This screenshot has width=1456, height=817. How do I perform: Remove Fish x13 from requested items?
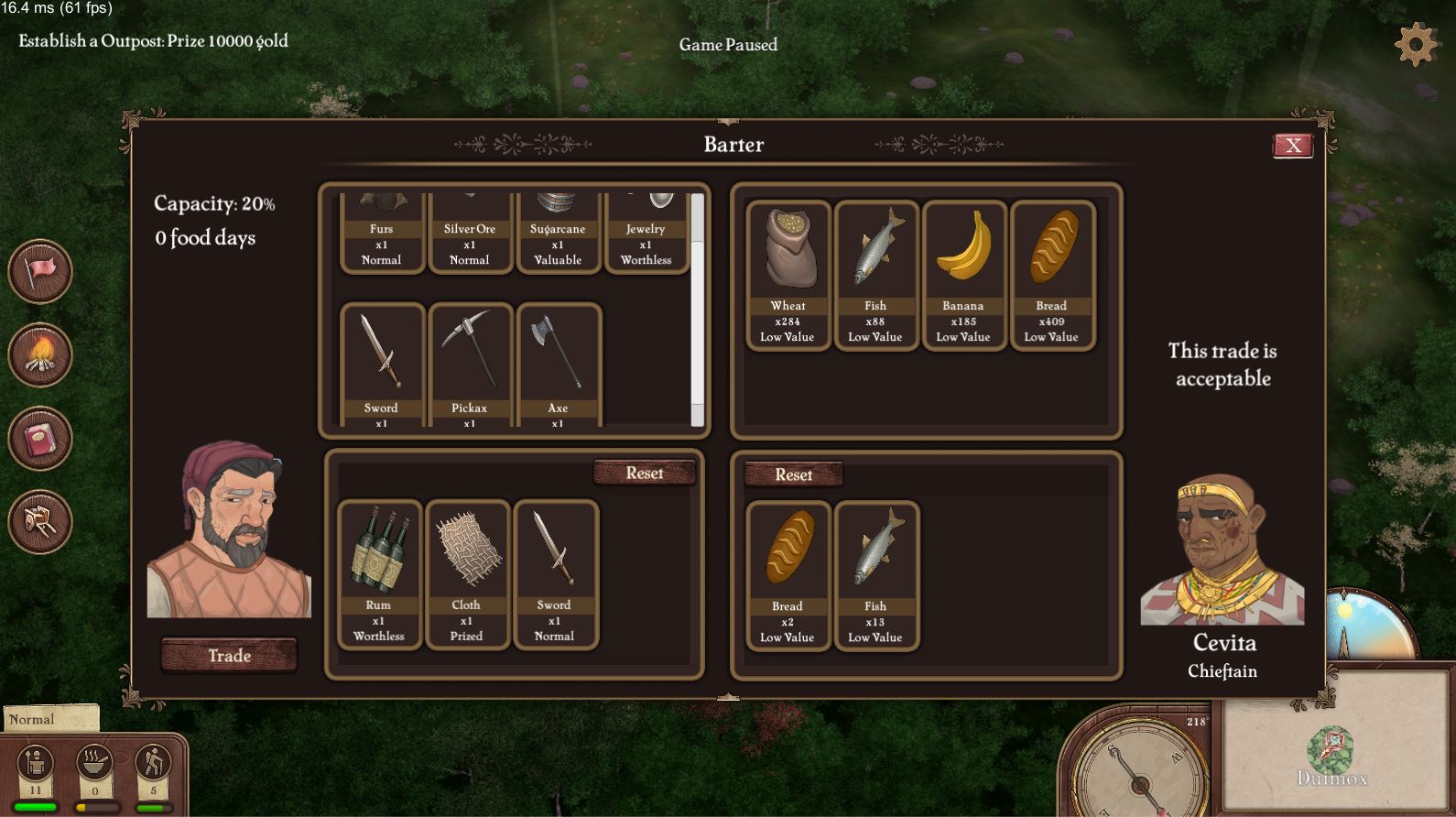tap(875, 575)
